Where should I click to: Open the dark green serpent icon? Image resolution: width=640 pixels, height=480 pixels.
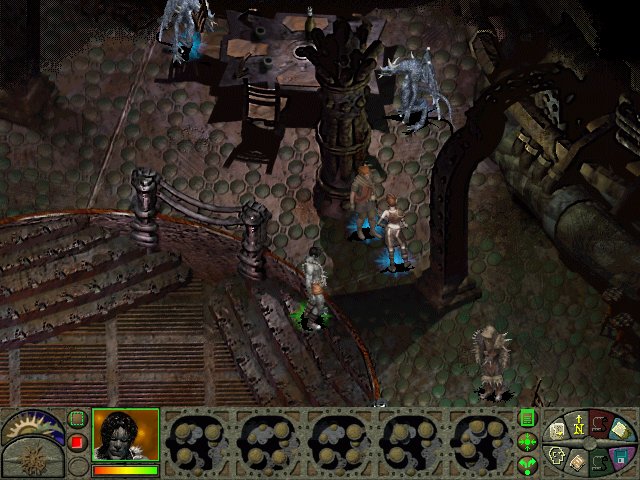coord(599,463)
